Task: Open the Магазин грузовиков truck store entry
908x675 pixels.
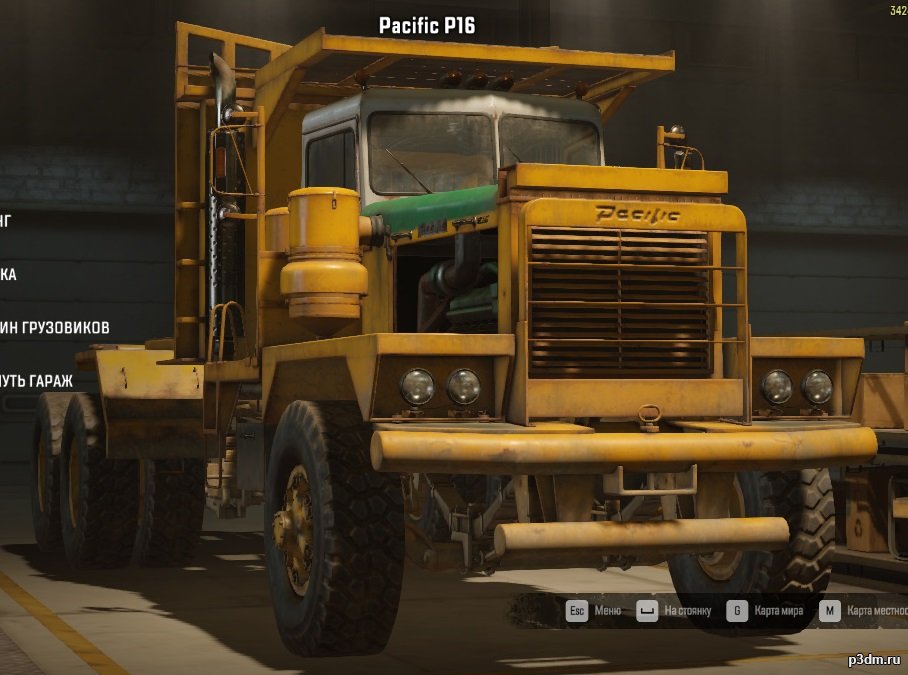Action: tap(55, 327)
